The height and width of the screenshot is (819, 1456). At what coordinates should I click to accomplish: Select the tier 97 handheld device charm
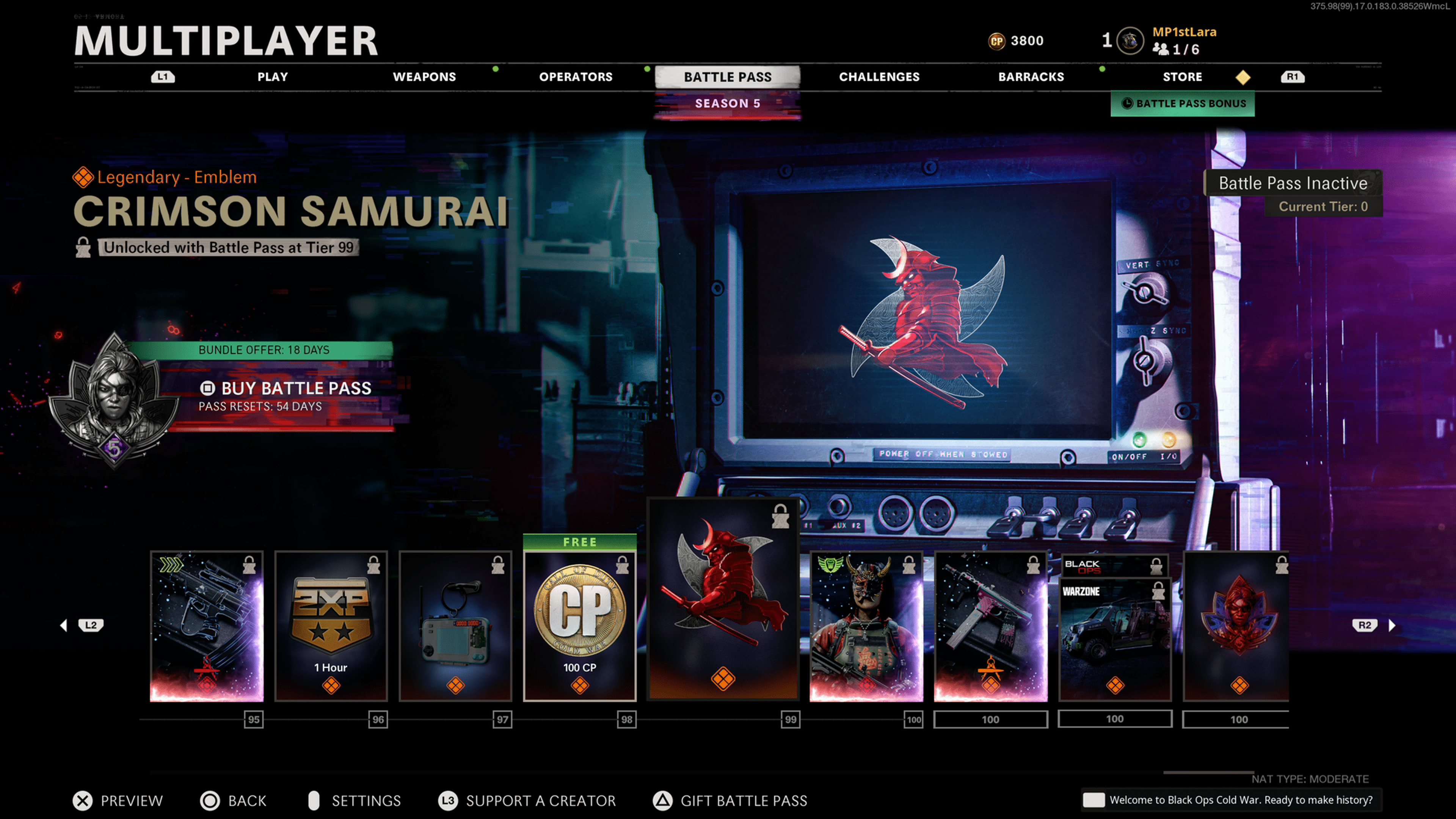(455, 626)
